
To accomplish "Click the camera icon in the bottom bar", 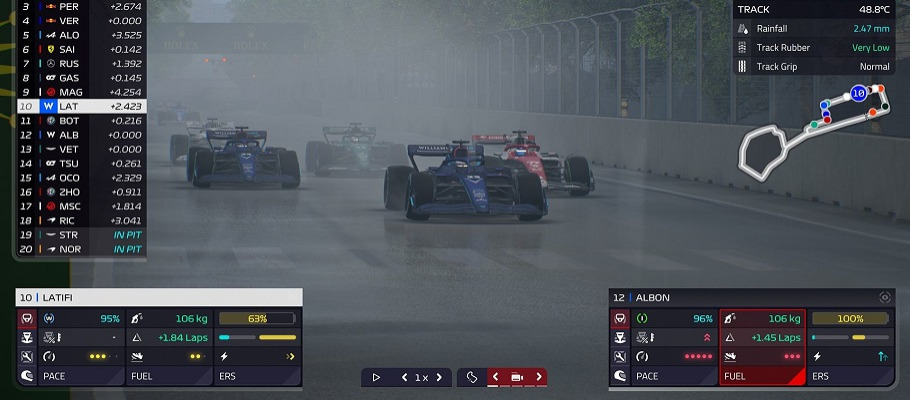I will tap(517, 377).
